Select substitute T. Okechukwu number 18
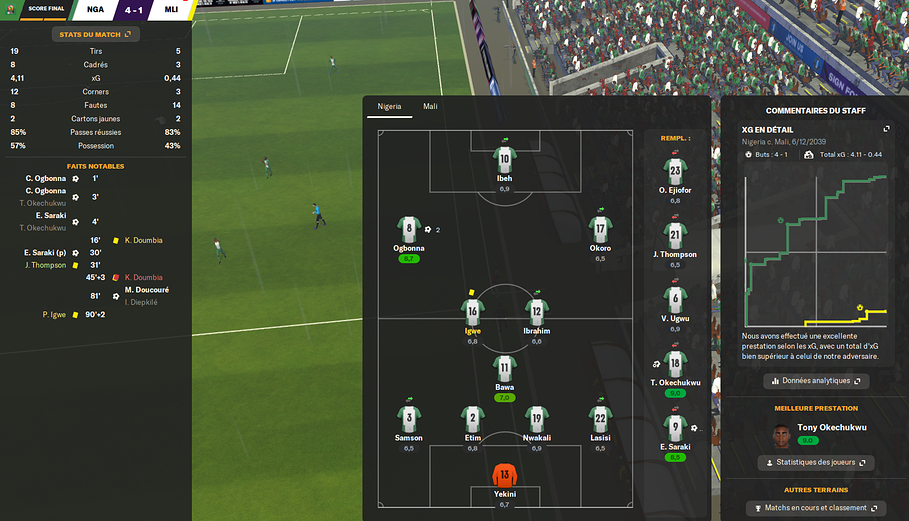 pos(675,364)
